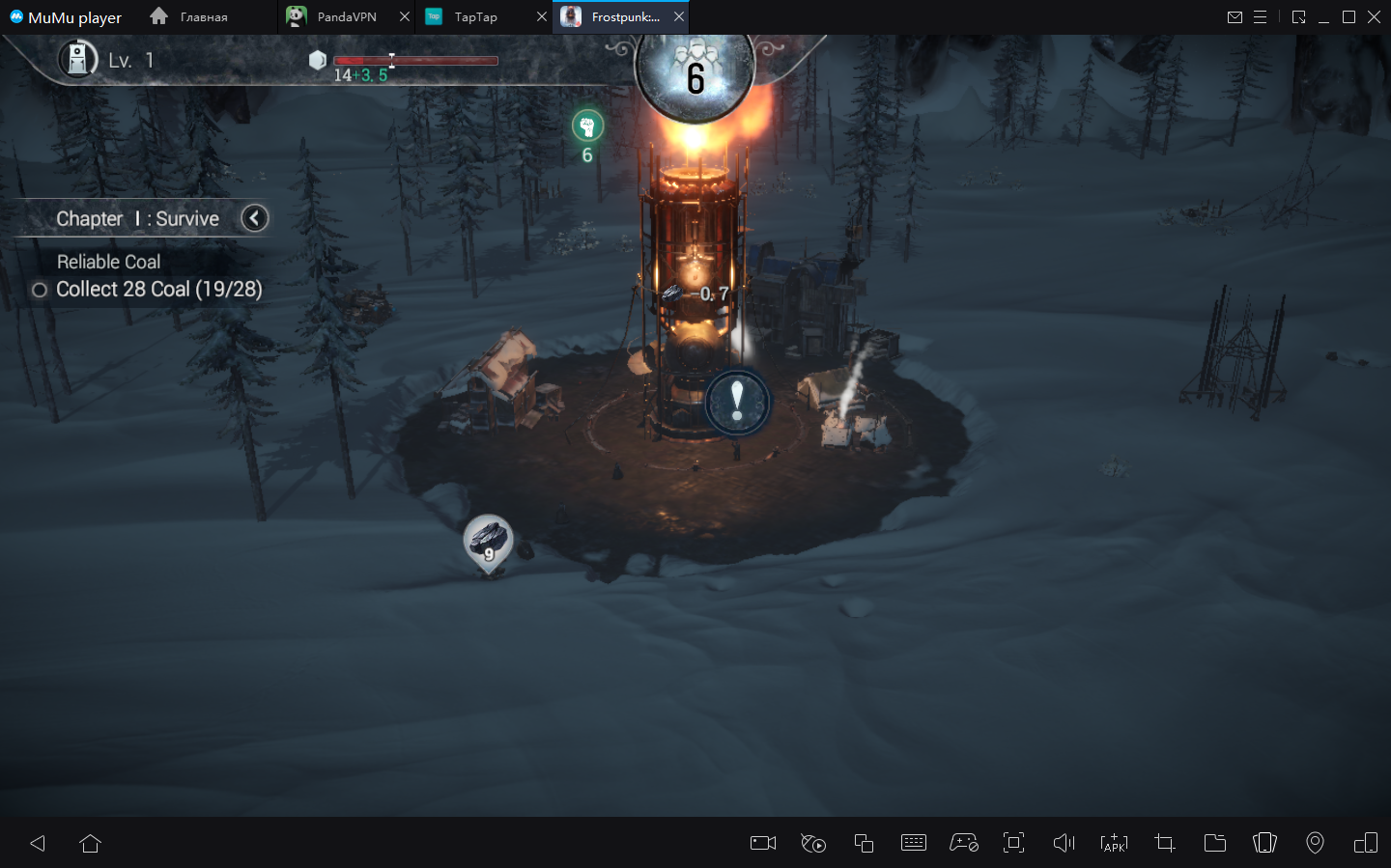Tap the coal resource marker showing 9
The width and height of the screenshot is (1391, 868).
(x=488, y=543)
